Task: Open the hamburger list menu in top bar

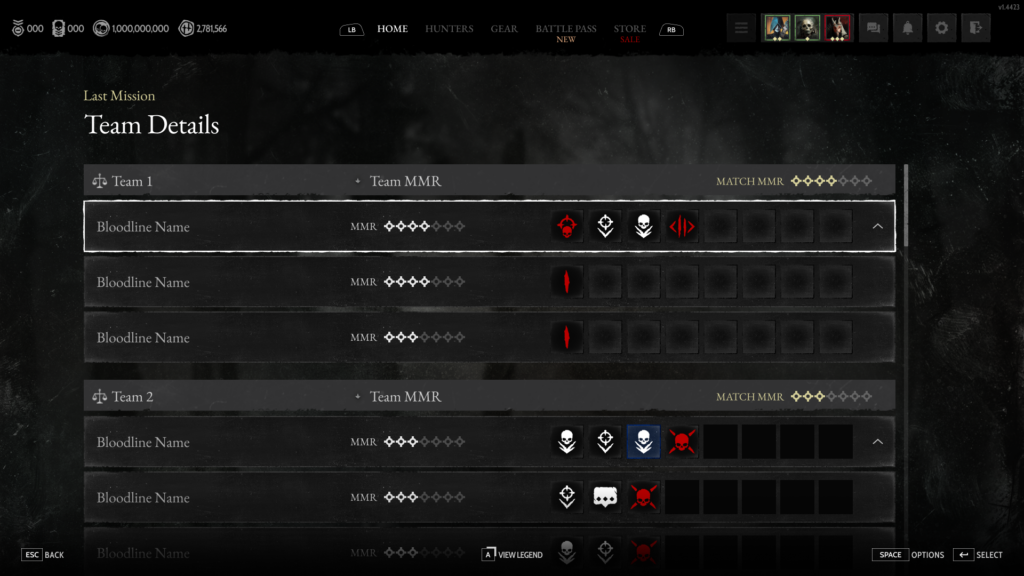Action: (741, 28)
